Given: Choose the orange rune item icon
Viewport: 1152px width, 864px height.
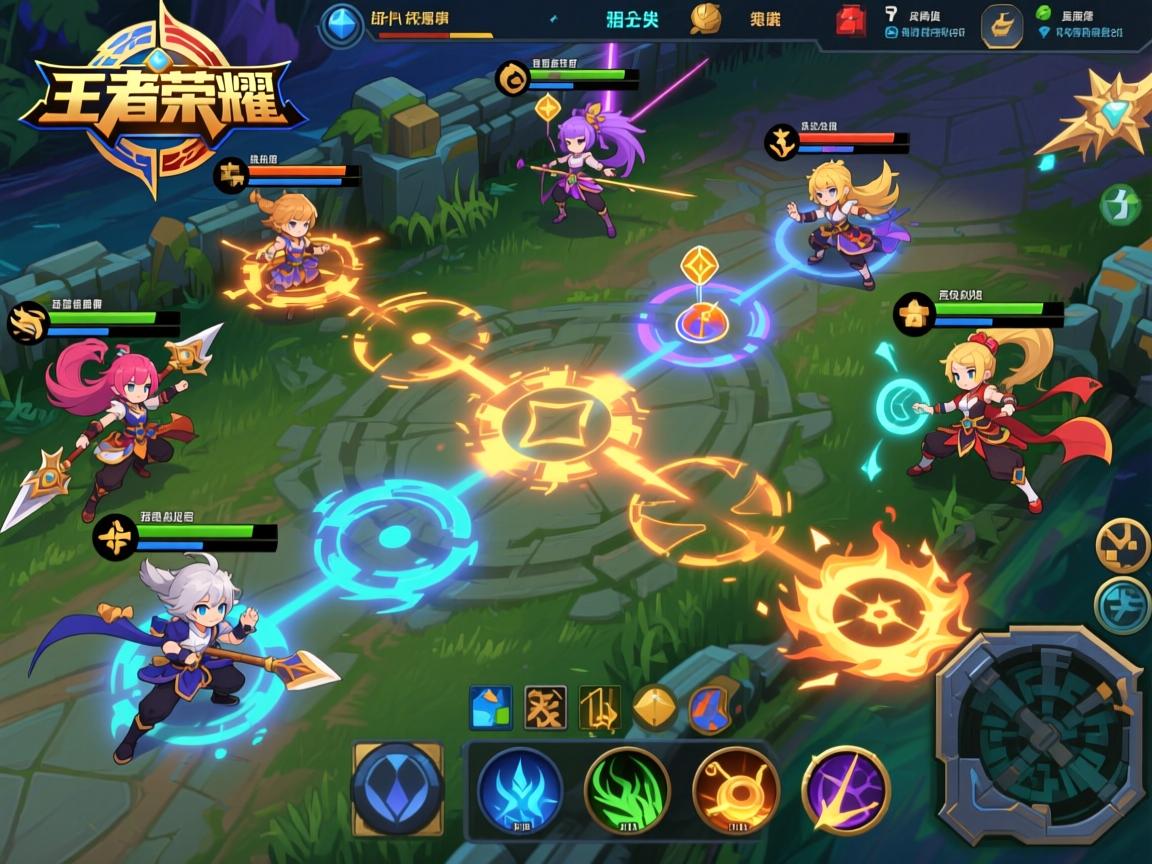Looking at the screenshot, I should click(x=545, y=707).
